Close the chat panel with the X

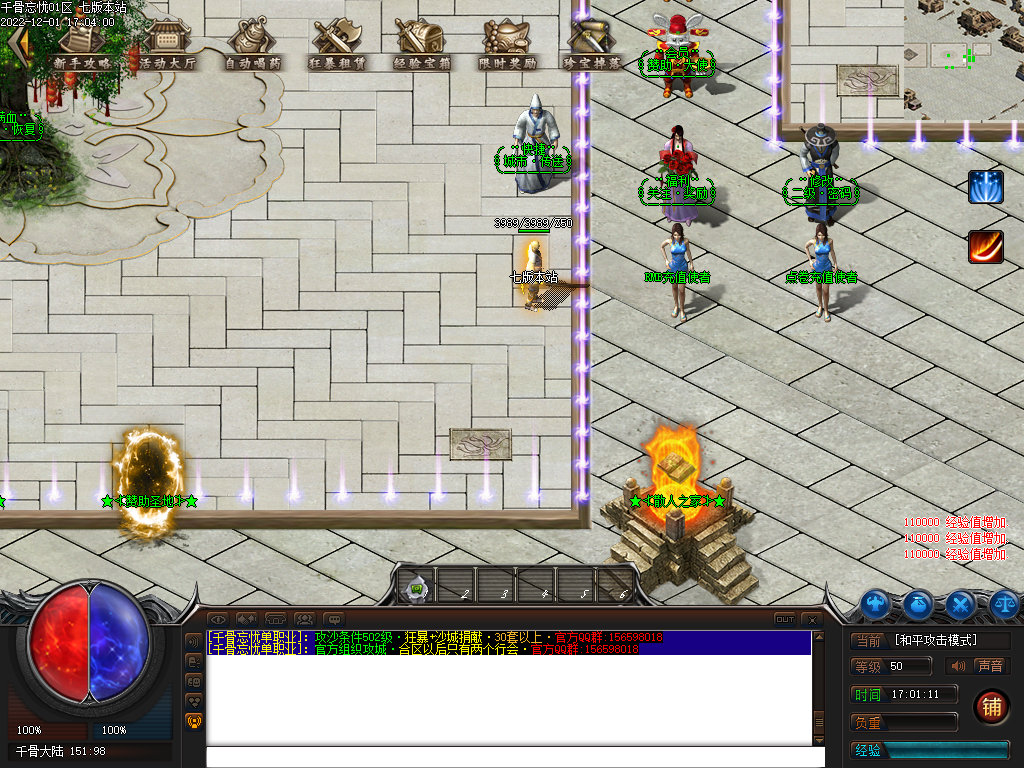pyautogui.click(x=812, y=620)
